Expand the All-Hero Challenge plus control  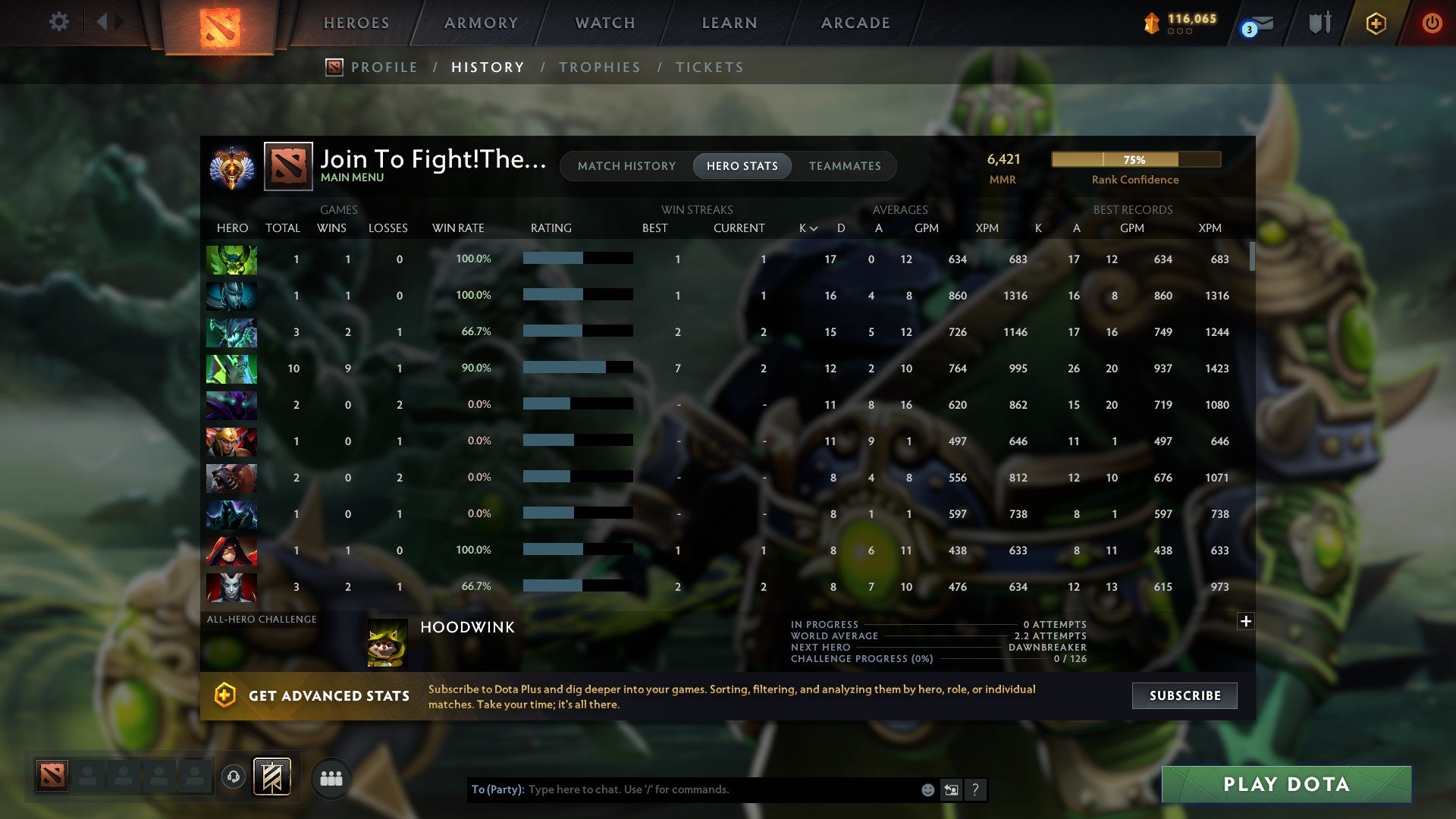(1244, 620)
